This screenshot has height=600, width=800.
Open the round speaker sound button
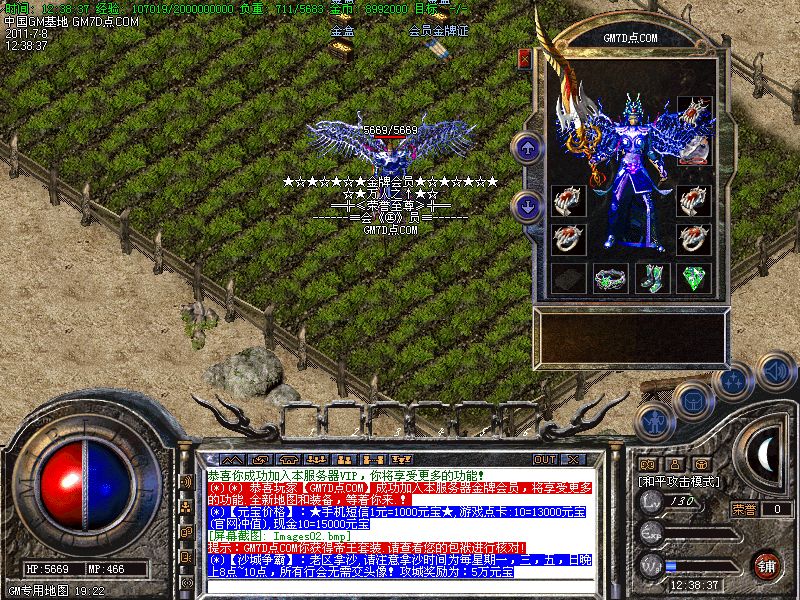[775, 372]
